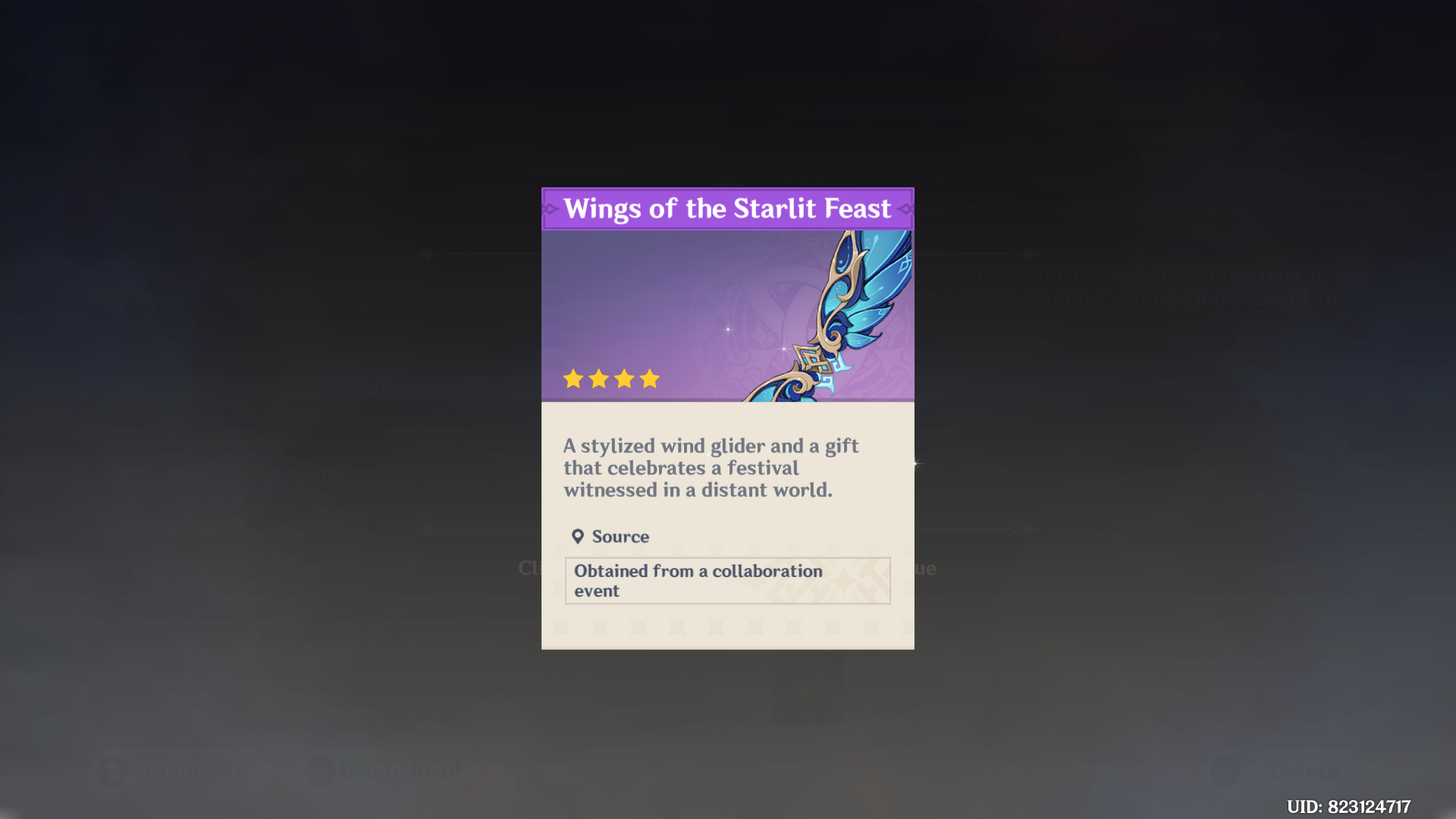Open the collaboration event source box
Screen dimensions: 1456x819
[726, 580]
